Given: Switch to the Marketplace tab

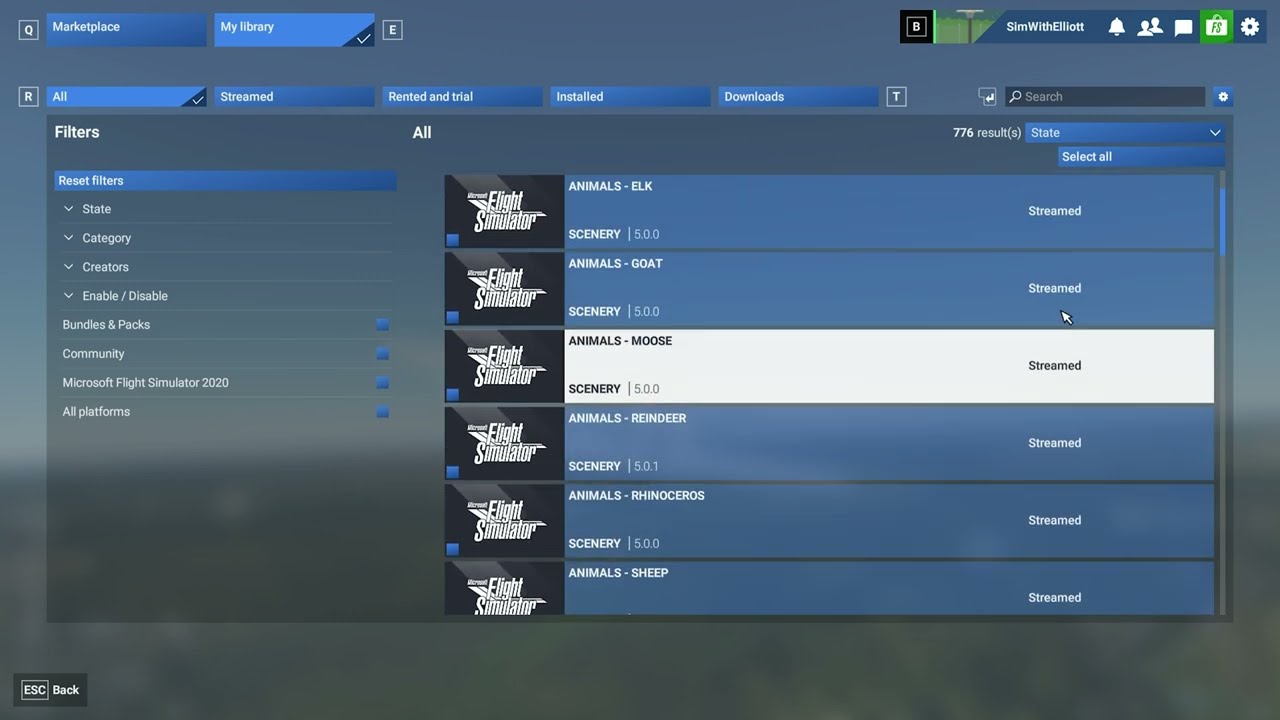Looking at the screenshot, I should 126,28.
